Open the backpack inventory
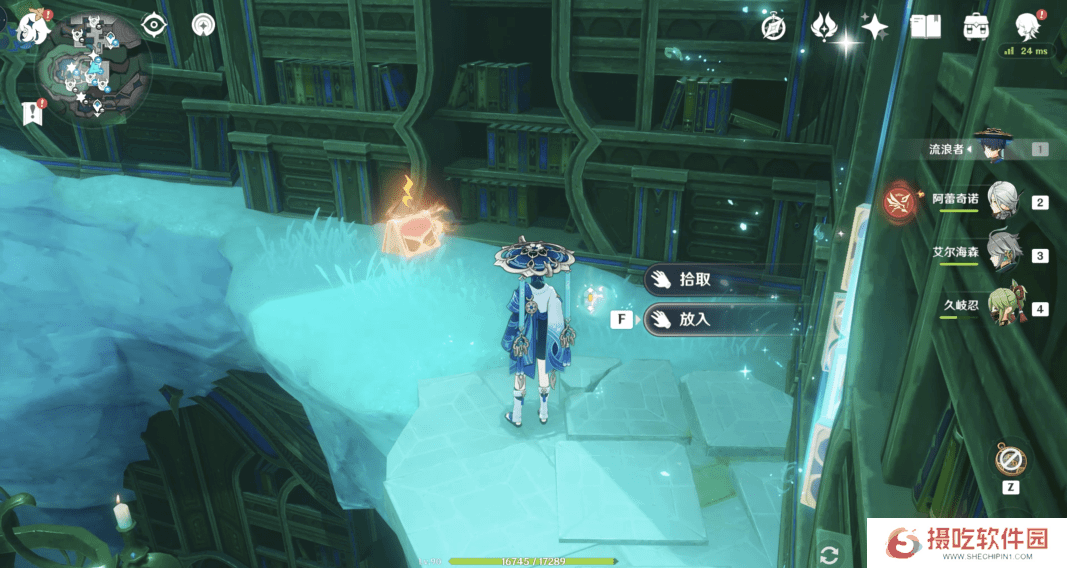This screenshot has width=1067, height=568. [976, 27]
